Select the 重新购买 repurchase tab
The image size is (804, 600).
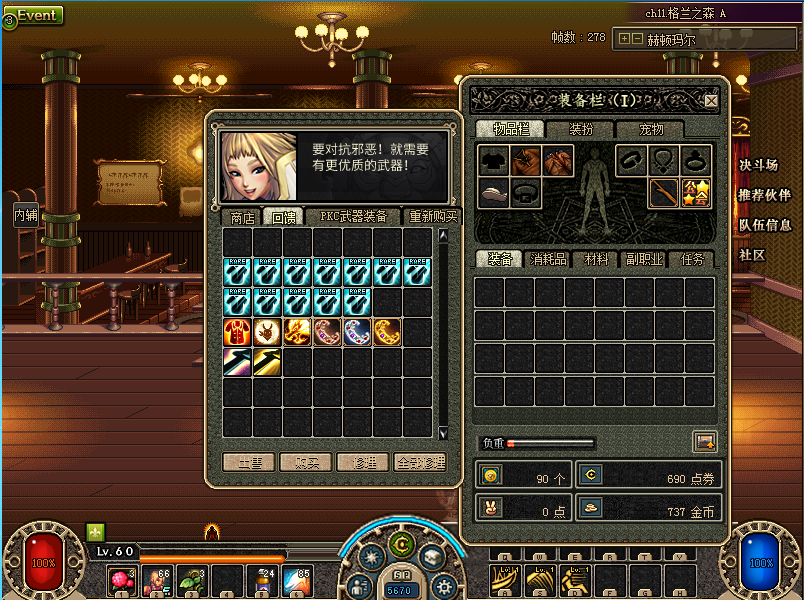point(433,217)
